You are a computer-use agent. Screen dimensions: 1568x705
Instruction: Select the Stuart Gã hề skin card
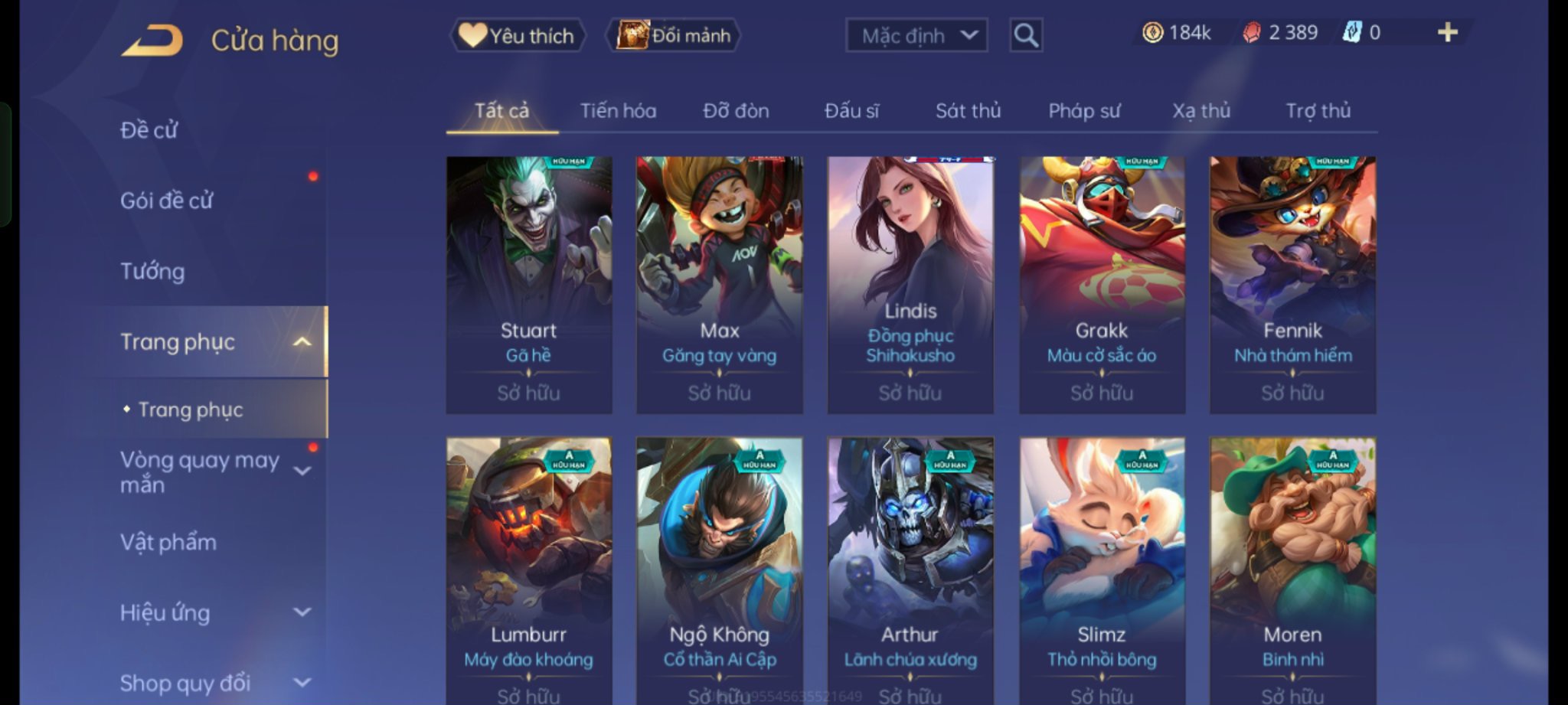click(529, 285)
